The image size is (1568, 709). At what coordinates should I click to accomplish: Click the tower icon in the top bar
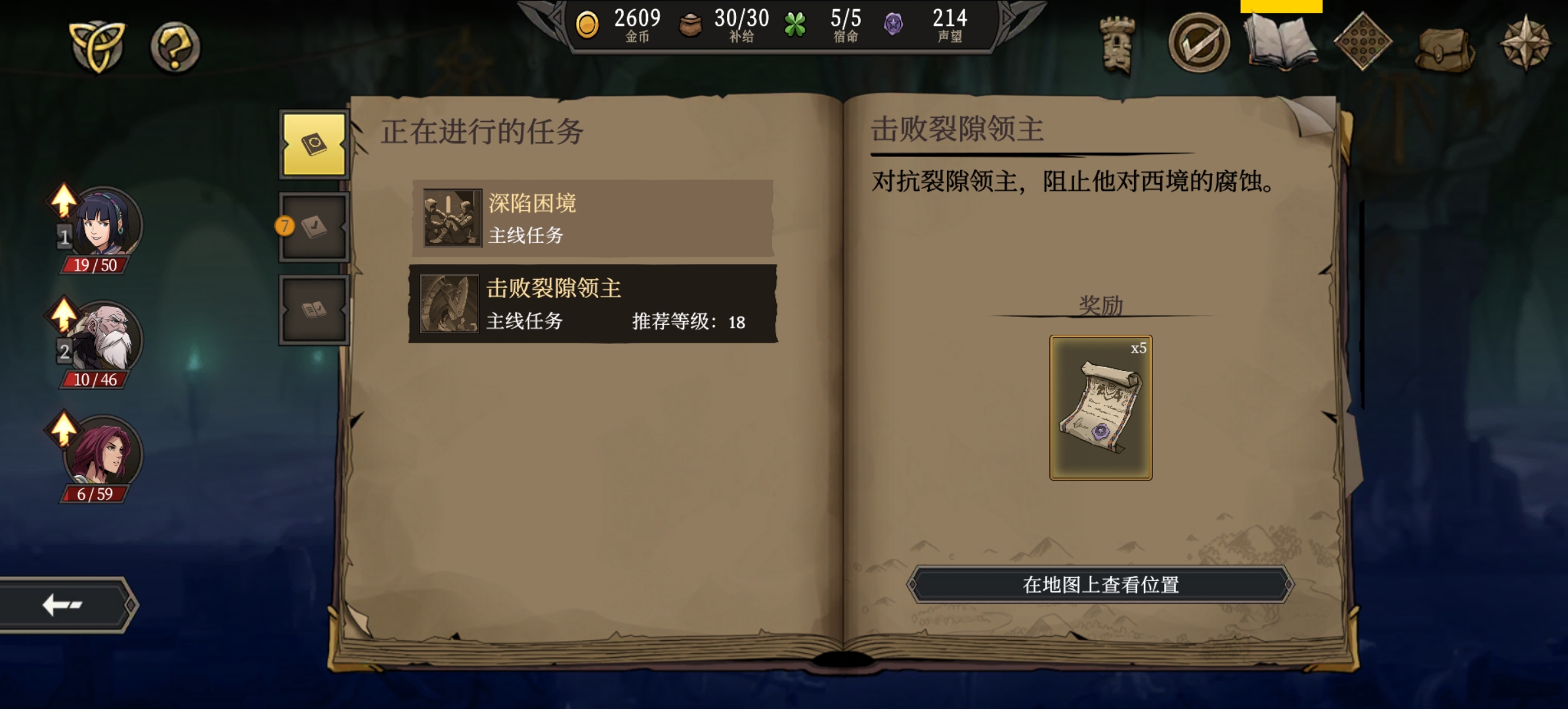[x=1116, y=41]
